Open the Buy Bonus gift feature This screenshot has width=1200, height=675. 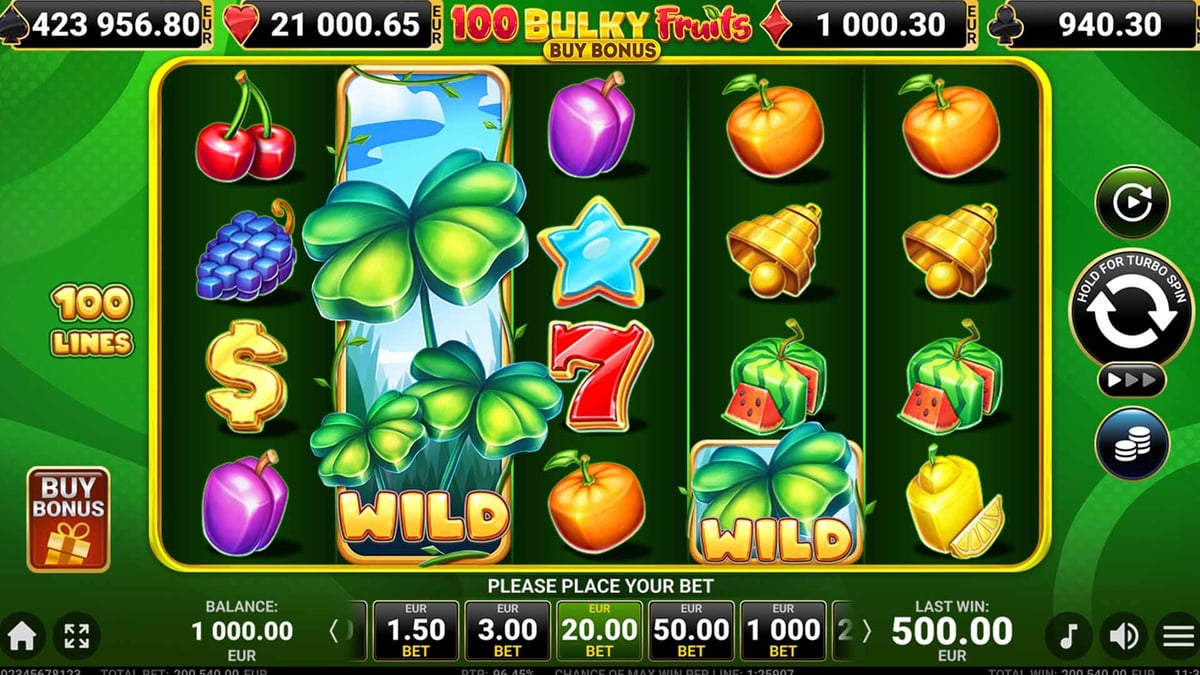coord(68,519)
